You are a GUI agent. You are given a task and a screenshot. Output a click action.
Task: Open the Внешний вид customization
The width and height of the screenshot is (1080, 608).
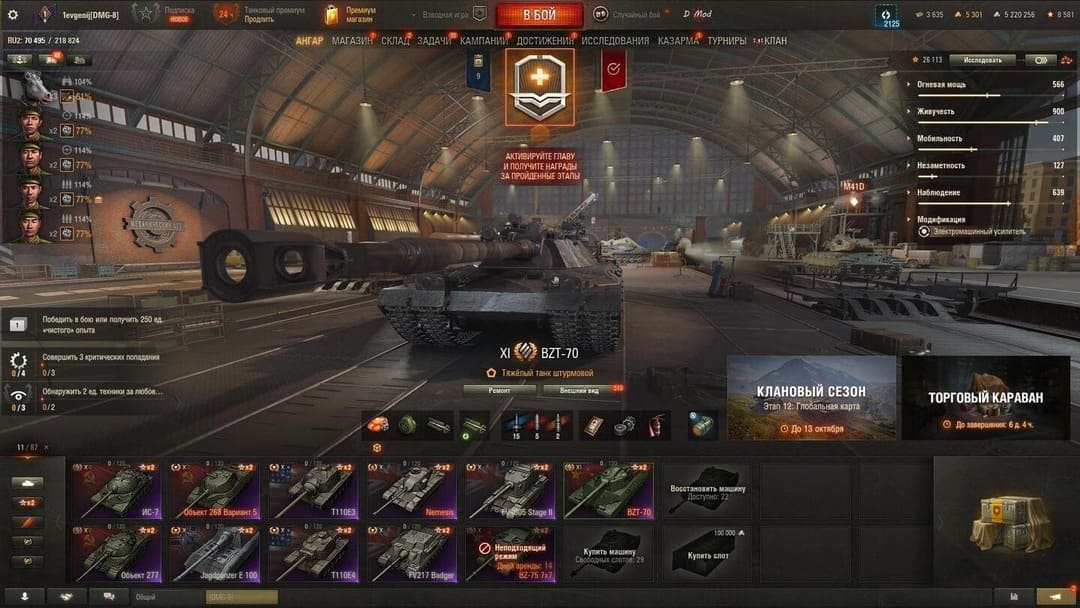578,390
